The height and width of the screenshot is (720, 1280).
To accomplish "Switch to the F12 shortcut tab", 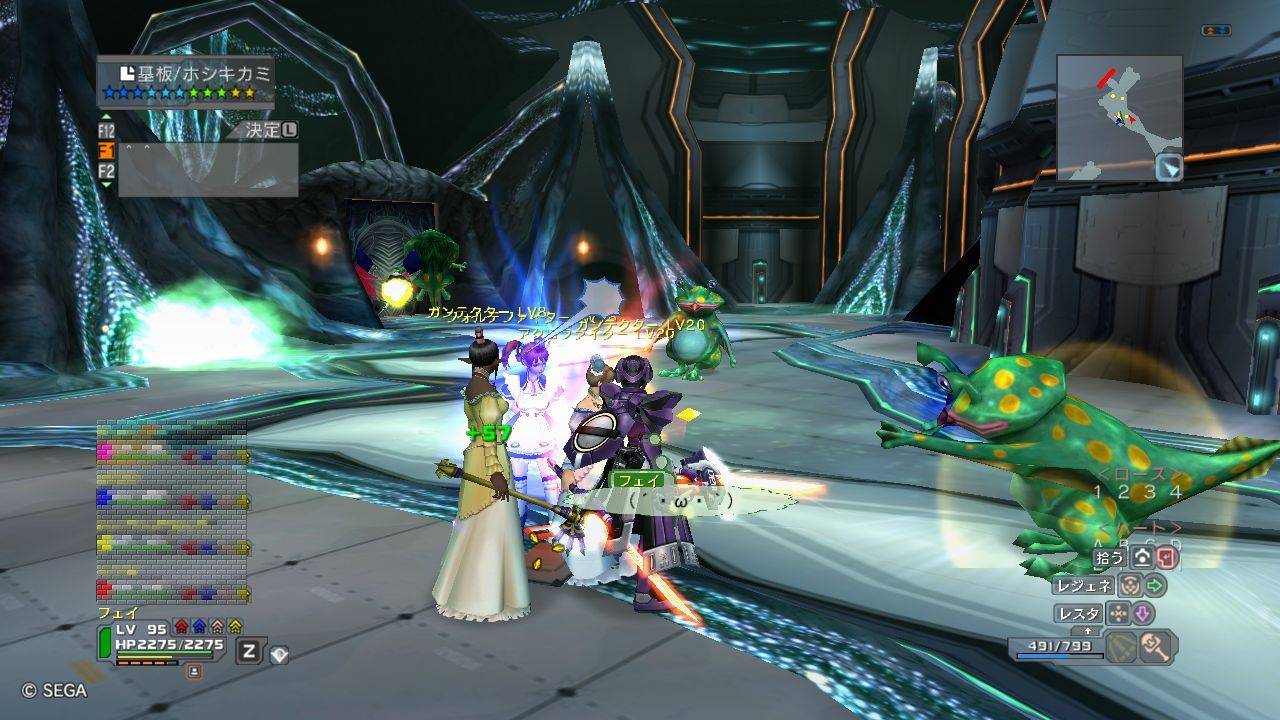I will (106, 130).
